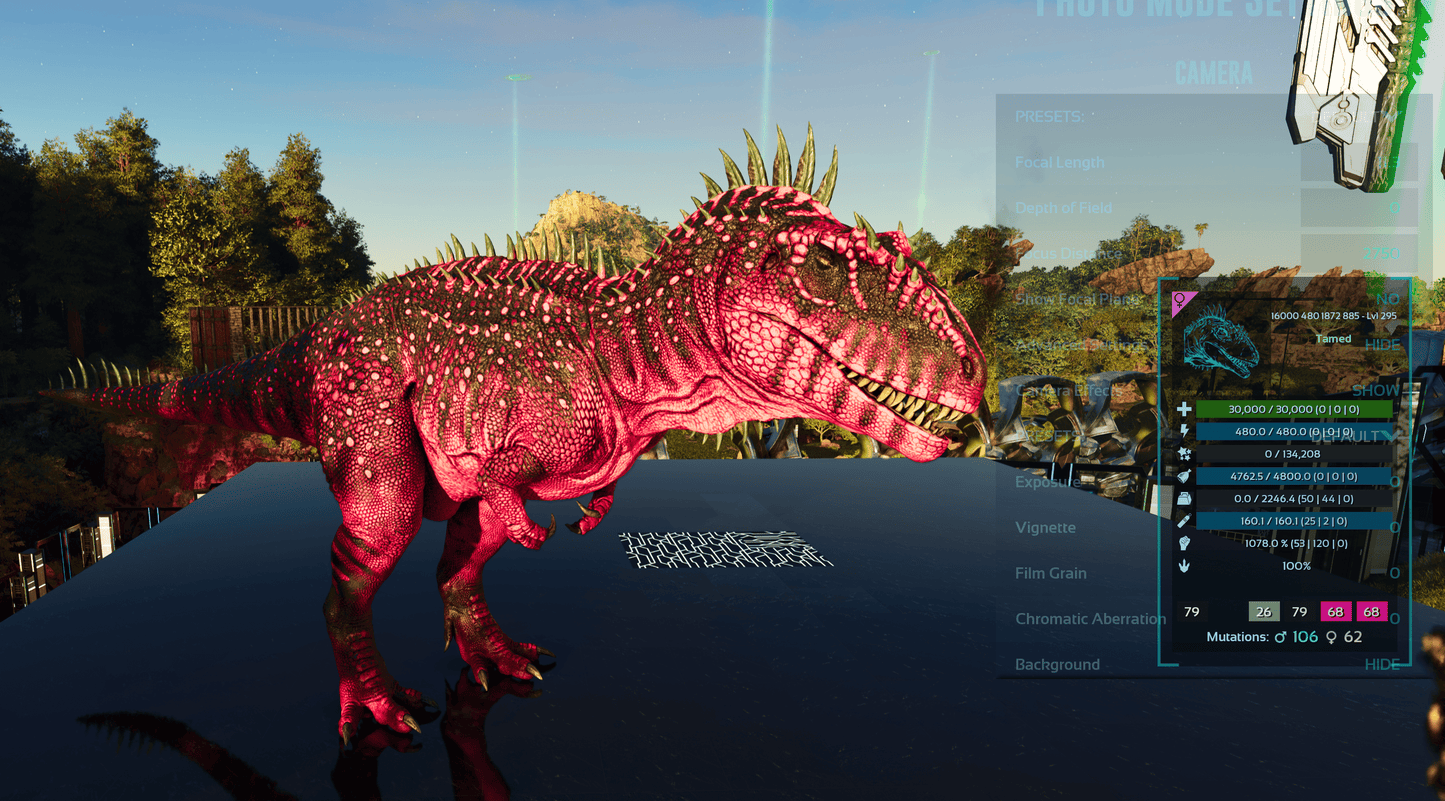This screenshot has width=1445, height=801.
Task: Select the Depth of Field value field
Action: tap(1359, 208)
